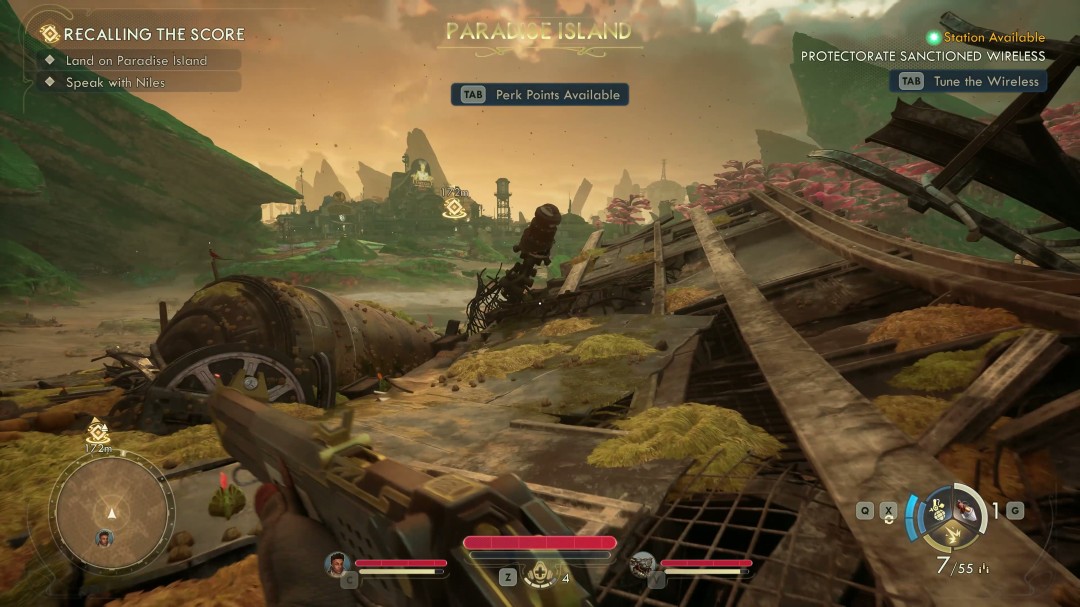The width and height of the screenshot is (1080, 607).
Task: Click the companion marker on the minimap
Action: (x=105, y=538)
